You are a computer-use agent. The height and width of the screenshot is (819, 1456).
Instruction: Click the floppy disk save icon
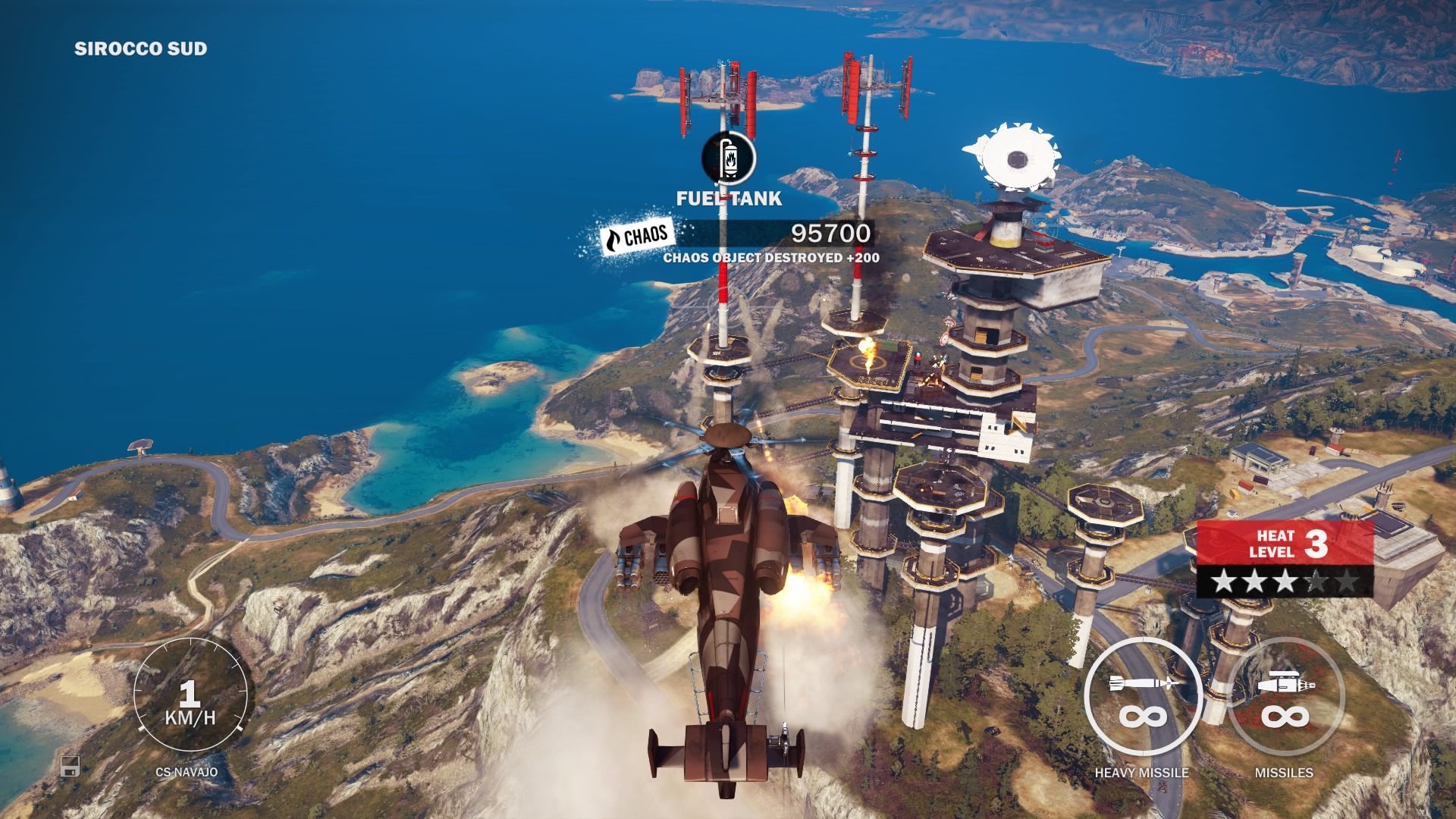[71, 767]
